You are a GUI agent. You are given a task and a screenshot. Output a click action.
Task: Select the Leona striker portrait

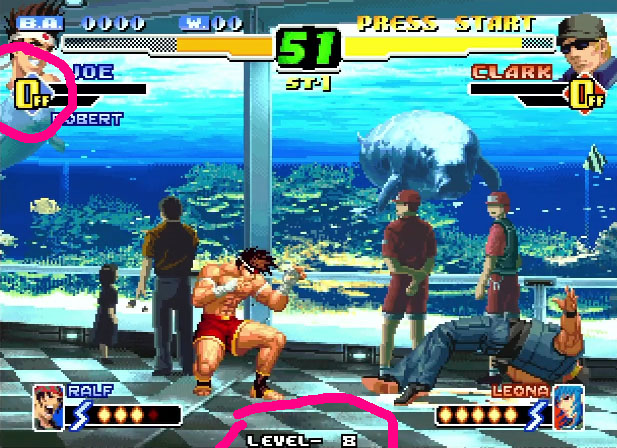[x=568, y=406]
